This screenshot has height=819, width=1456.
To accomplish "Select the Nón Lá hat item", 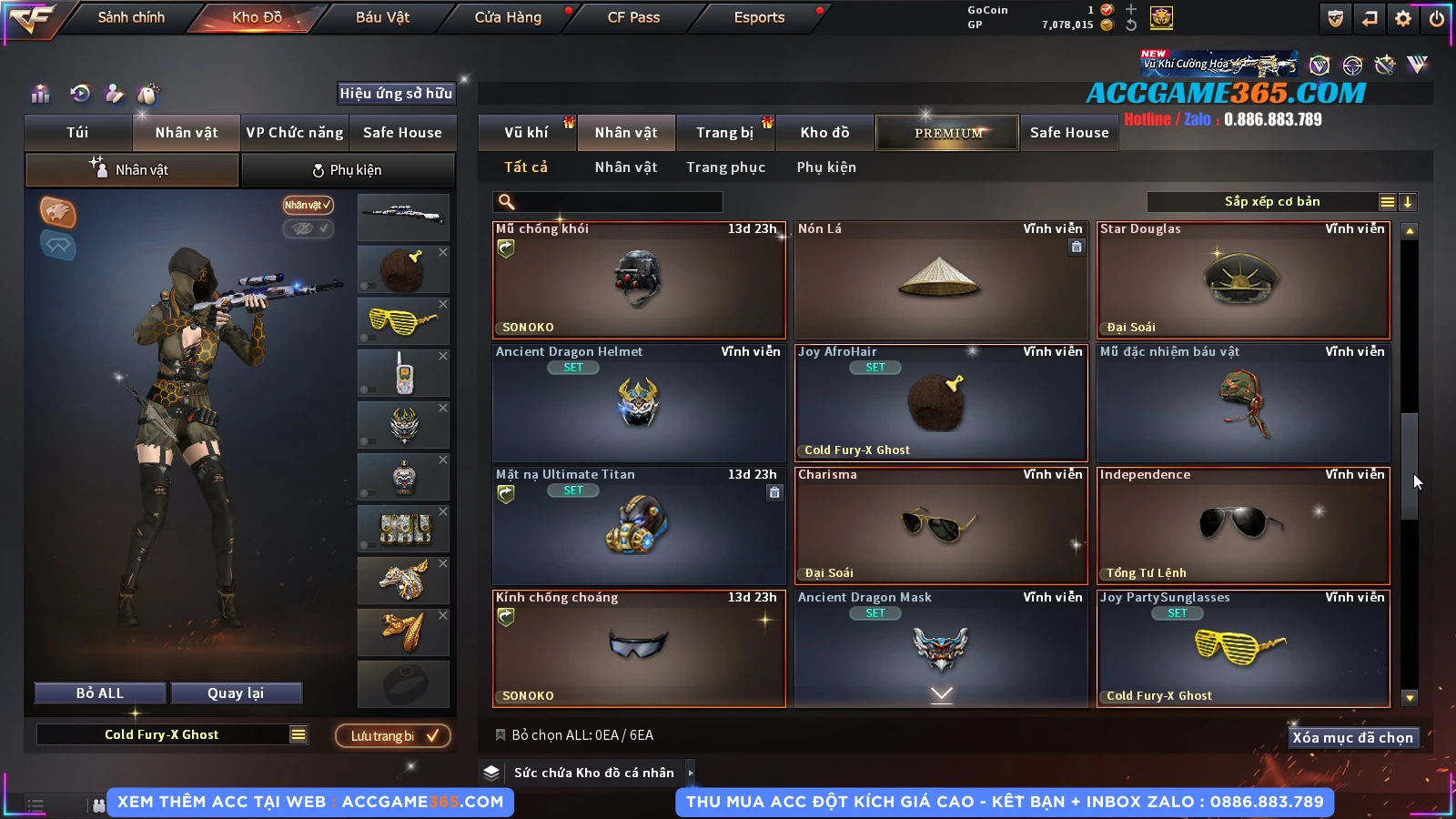I will pyautogui.click(x=941, y=280).
